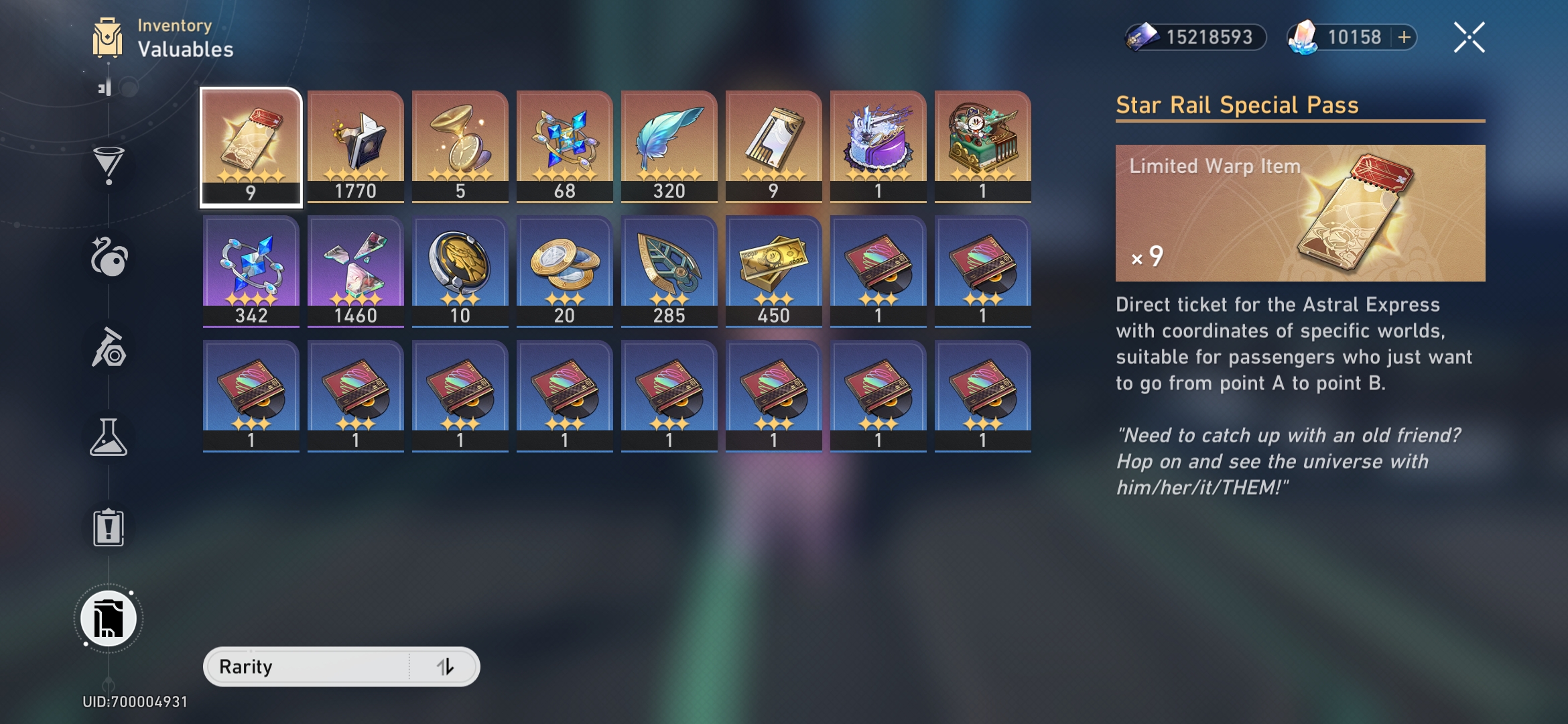
Task: Select the funnel-shaped Materials category icon
Action: tap(109, 164)
